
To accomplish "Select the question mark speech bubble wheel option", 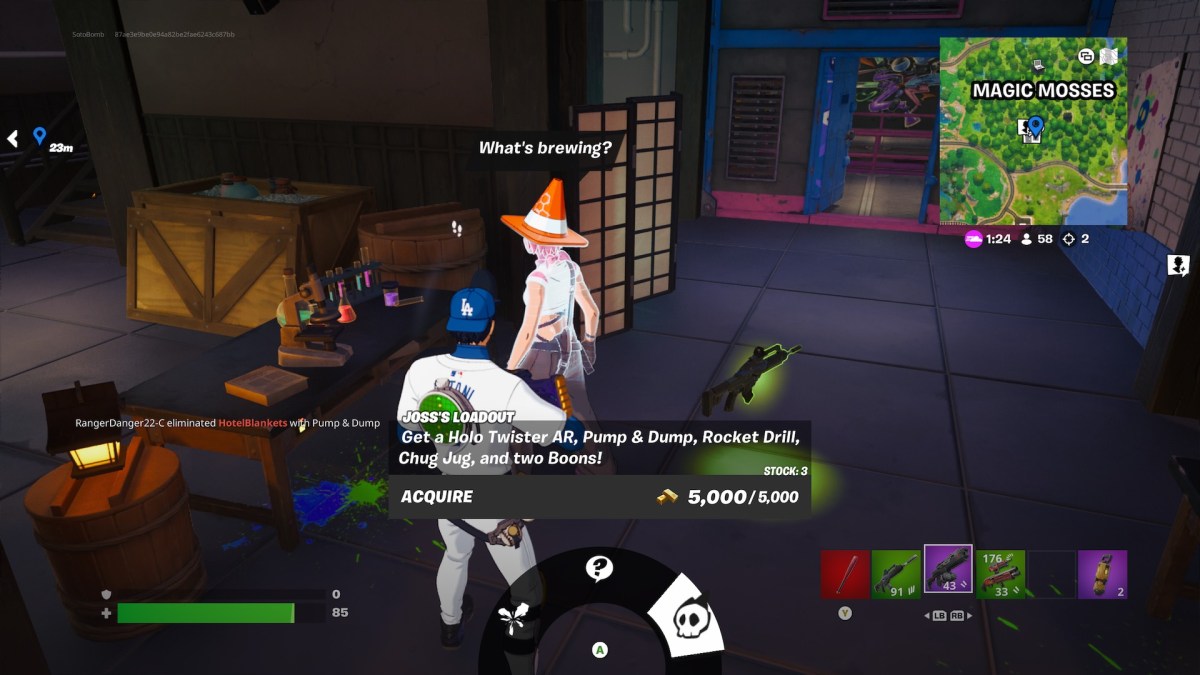I will click(599, 569).
